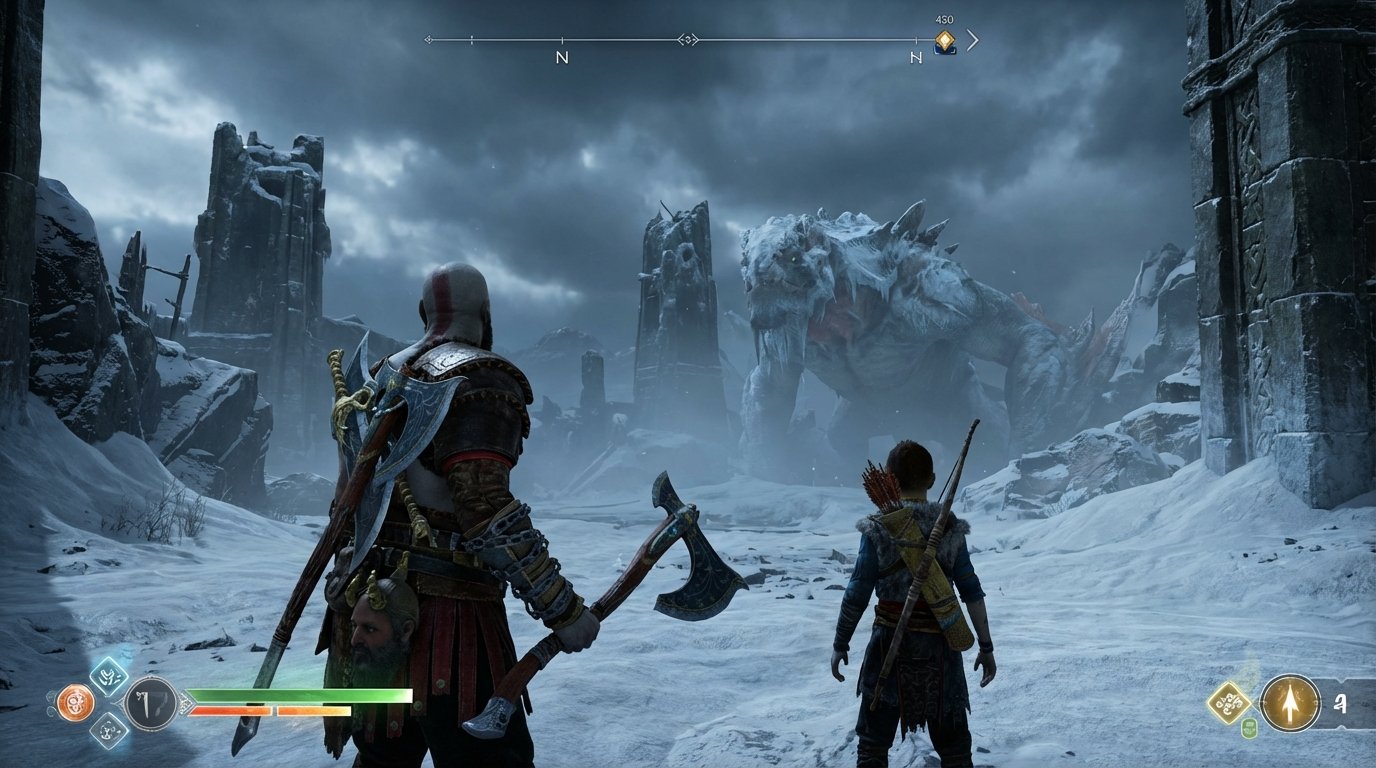This screenshot has width=1376, height=768.
Task: Select the golden arrow-type diamond icon
Action: (x=1229, y=701)
